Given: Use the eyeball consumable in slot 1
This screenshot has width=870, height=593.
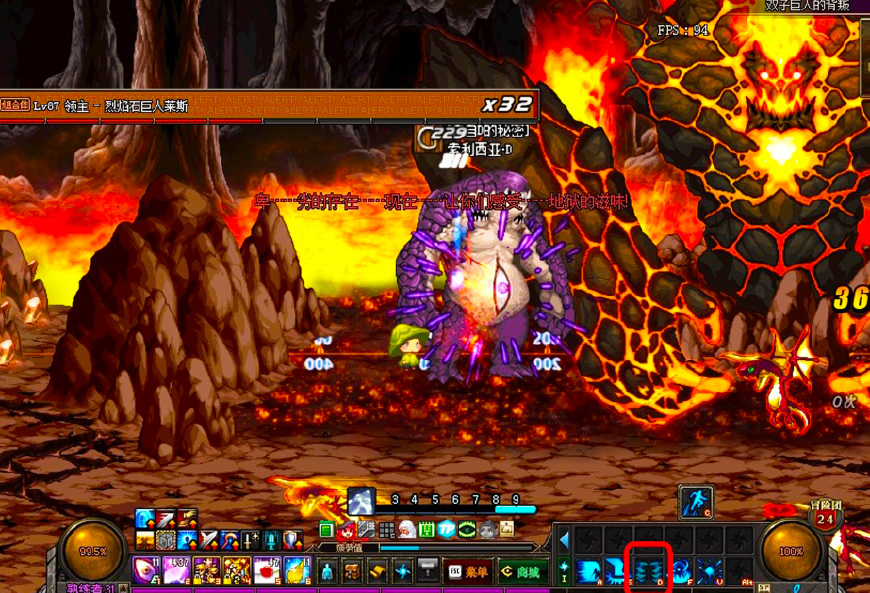Looking at the screenshot, I should coord(146,571).
